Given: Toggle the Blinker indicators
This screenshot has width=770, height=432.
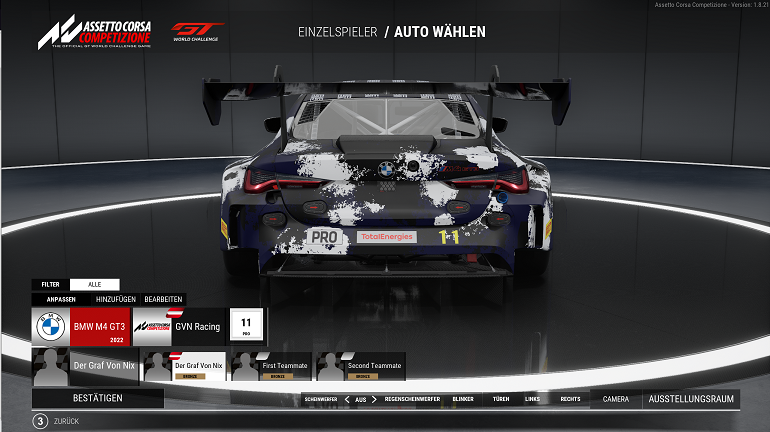Looking at the screenshot, I should click(x=463, y=399).
